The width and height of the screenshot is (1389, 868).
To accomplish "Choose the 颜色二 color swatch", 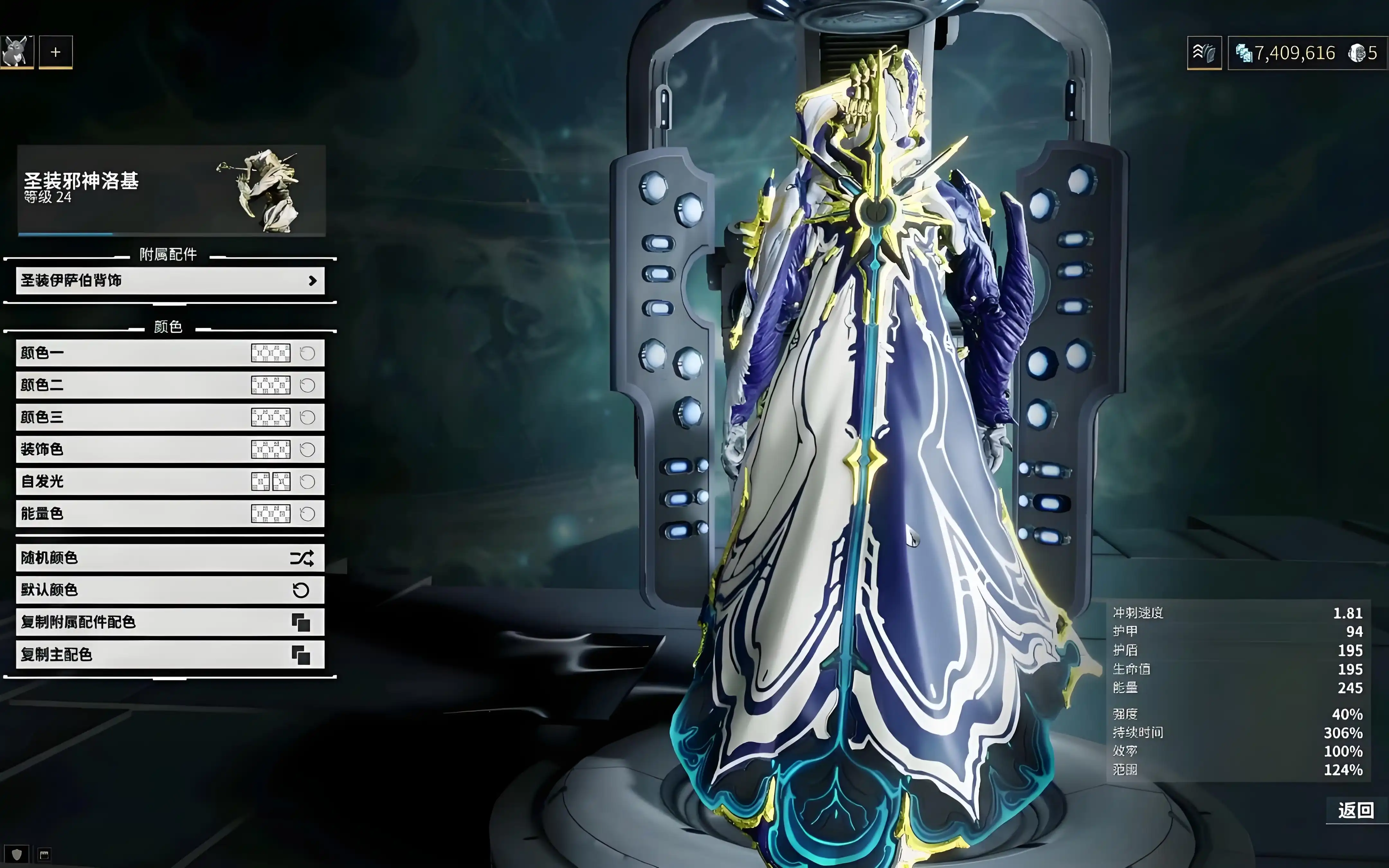I will pos(270,385).
